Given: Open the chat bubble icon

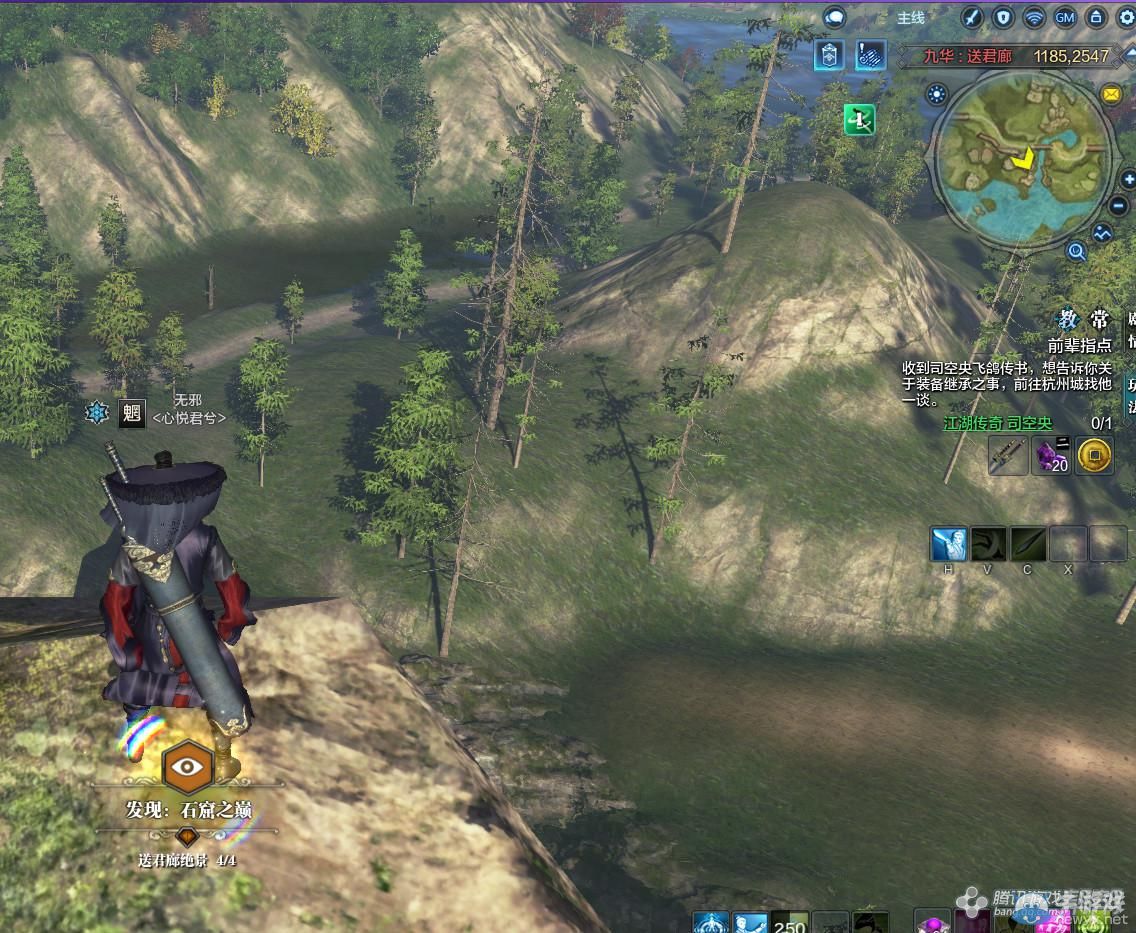Looking at the screenshot, I should coord(835,17).
